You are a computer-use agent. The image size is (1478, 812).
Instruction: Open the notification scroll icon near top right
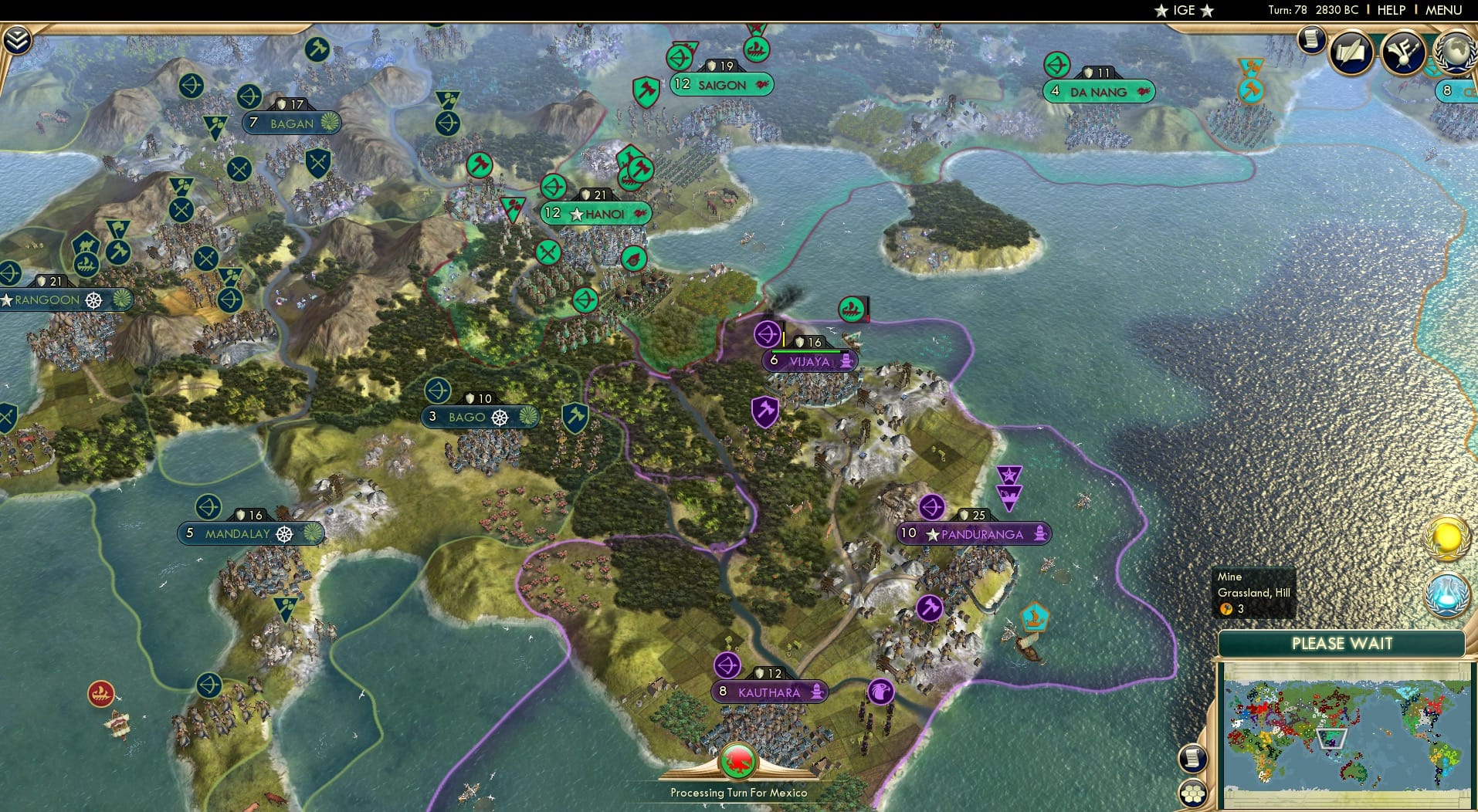tap(1310, 40)
